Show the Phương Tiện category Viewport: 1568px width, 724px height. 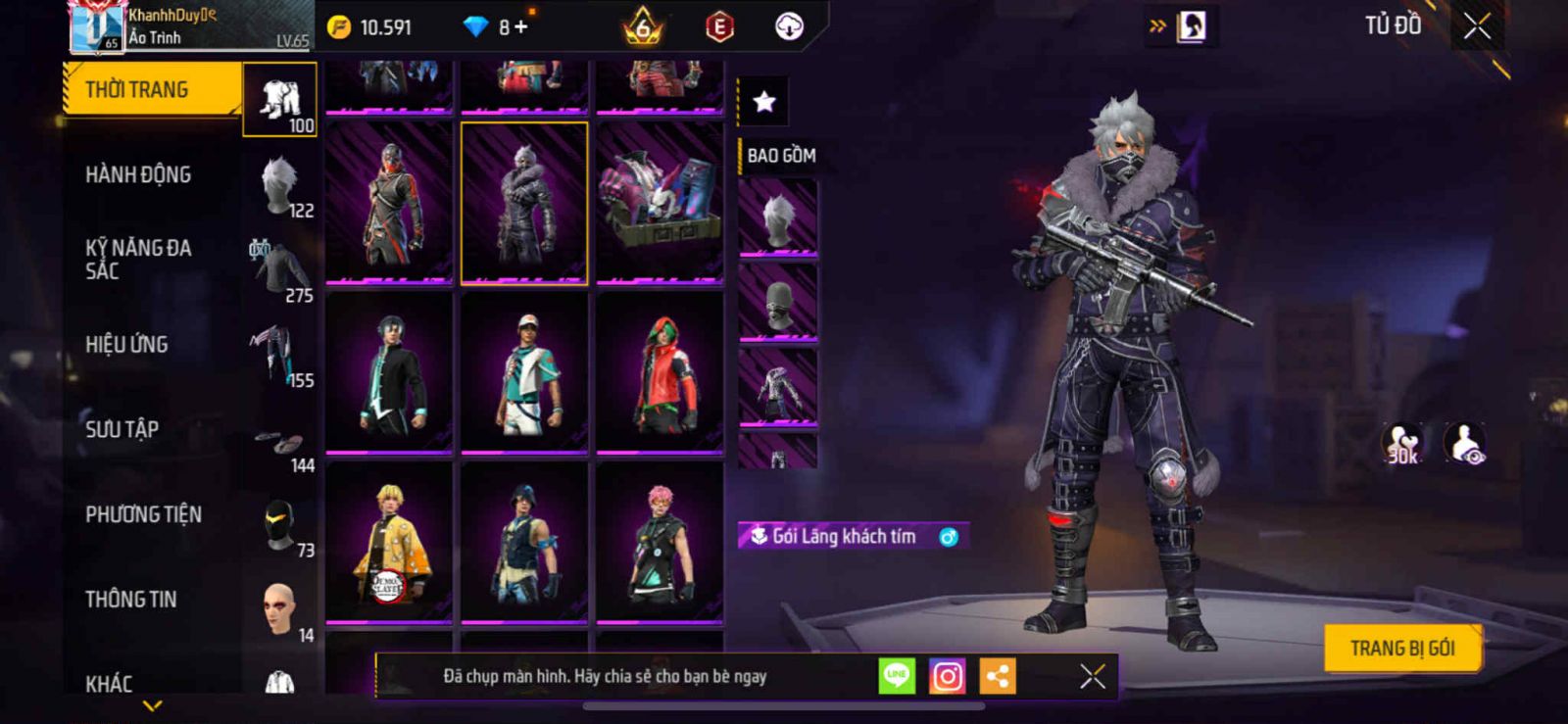tap(143, 514)
